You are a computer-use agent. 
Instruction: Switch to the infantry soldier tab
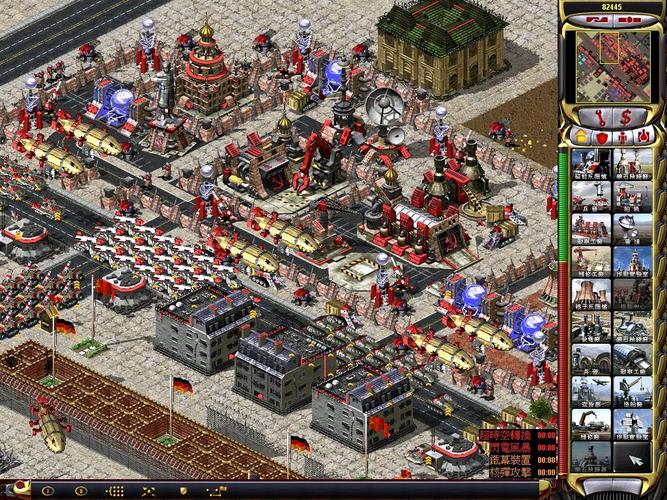[x=622, y=137]
